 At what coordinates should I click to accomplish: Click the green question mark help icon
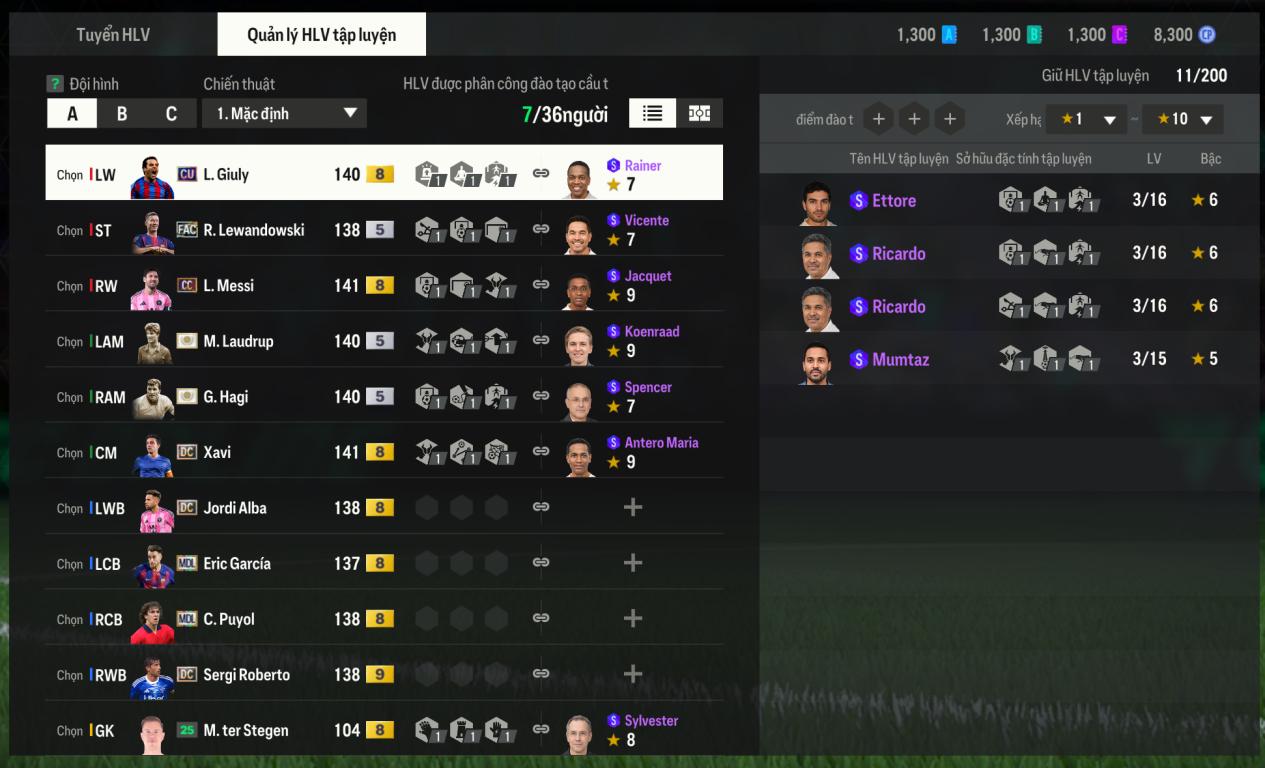point(55,84)
